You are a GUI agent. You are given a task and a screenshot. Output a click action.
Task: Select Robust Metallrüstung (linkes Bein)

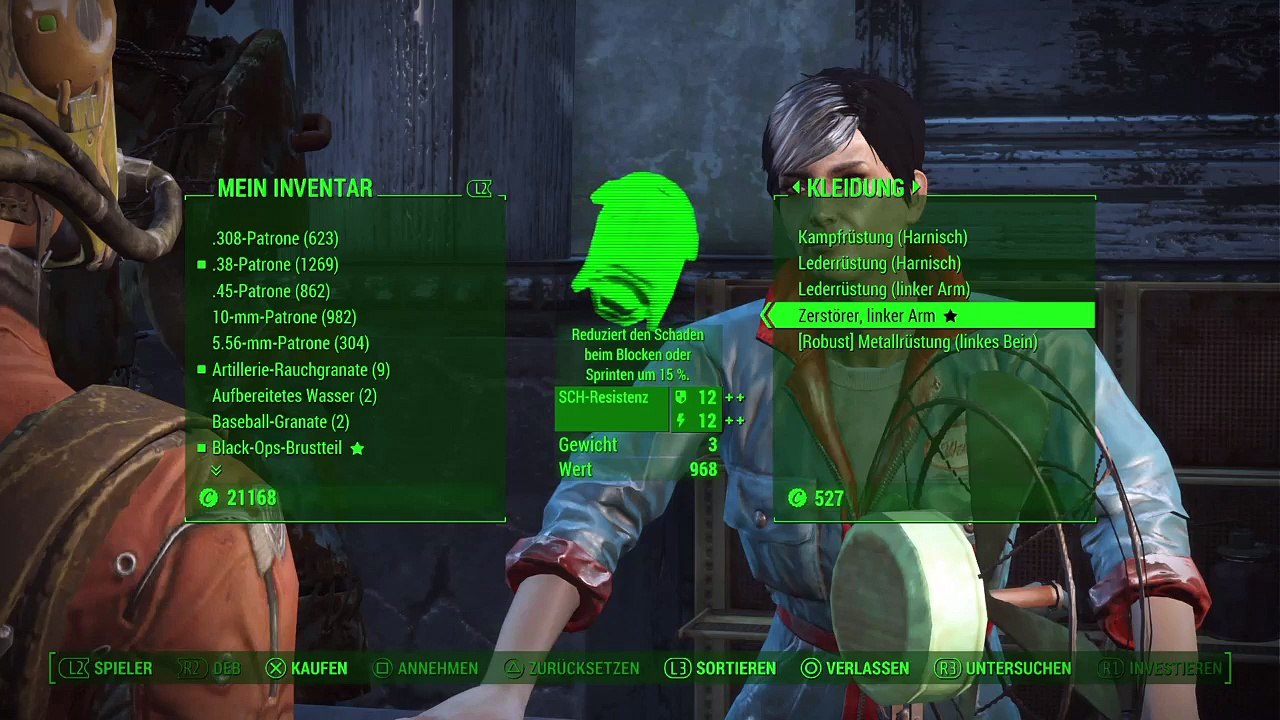click(917, 342)
